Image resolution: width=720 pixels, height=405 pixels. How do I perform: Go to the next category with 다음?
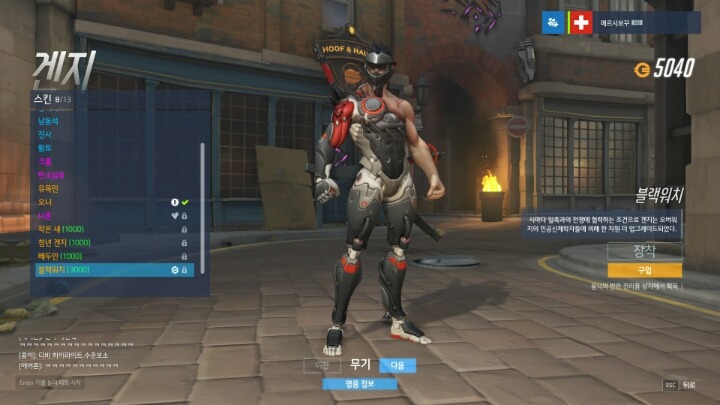[397, 366]
